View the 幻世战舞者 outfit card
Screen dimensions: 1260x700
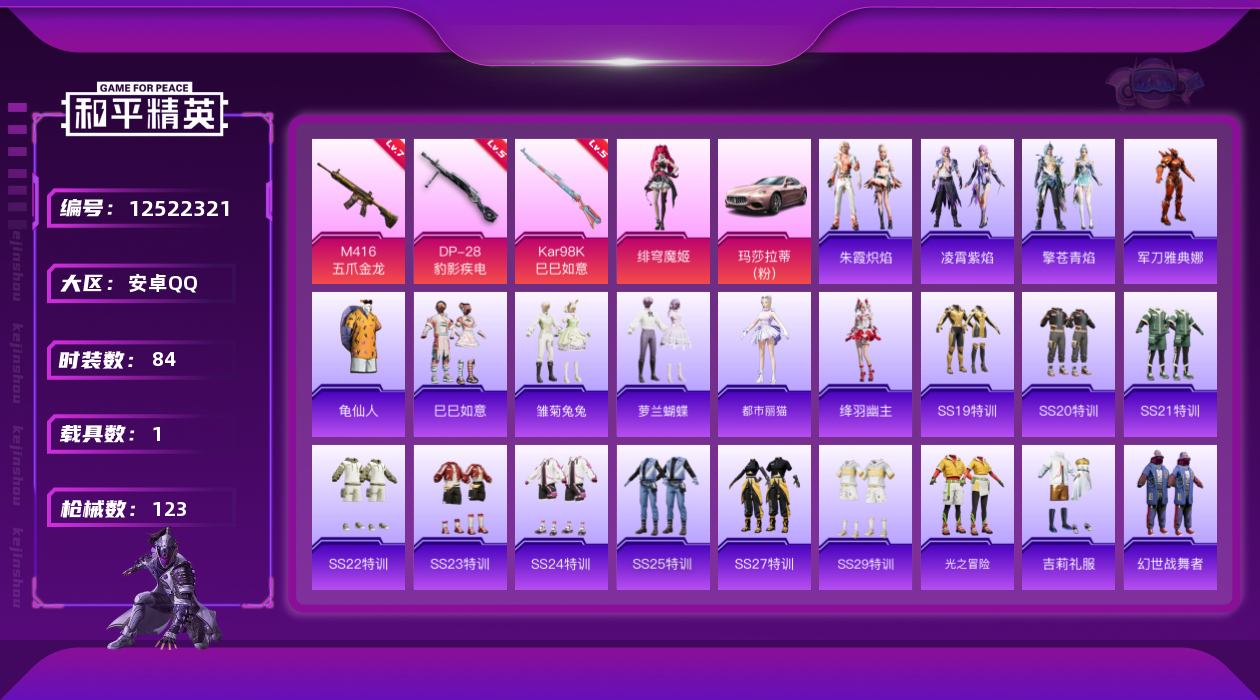tap(1170, 517)
